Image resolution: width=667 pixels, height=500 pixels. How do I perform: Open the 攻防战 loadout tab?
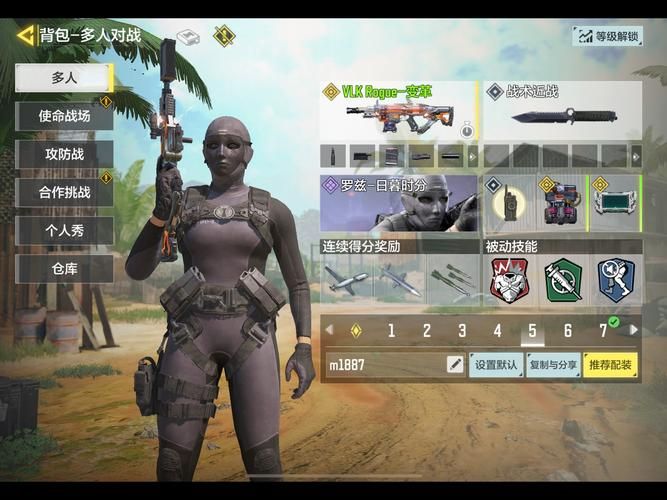pos(64,154)
